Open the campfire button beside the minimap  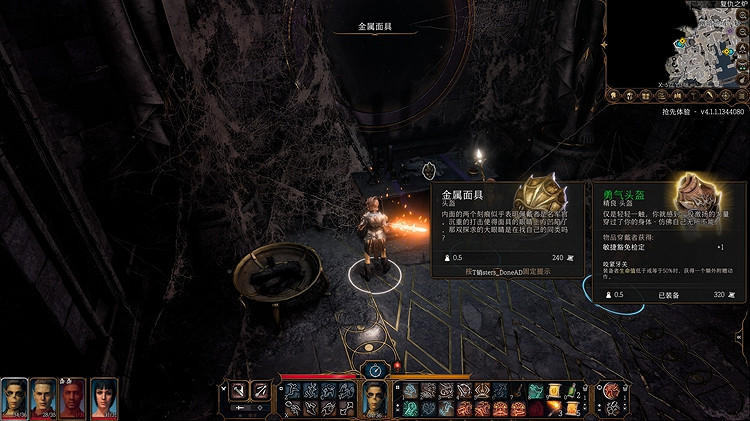(x=741, y=46)
